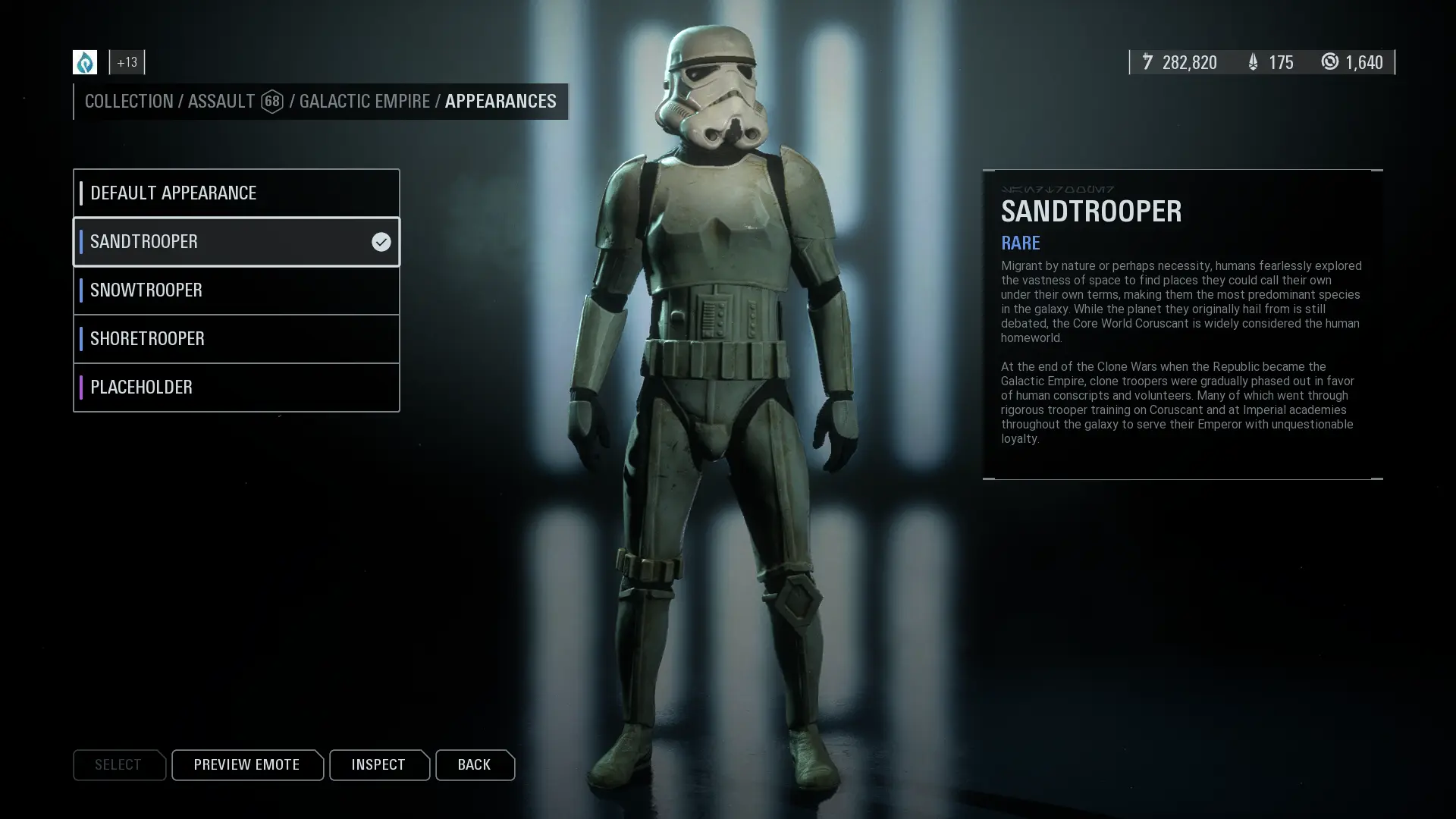
Task: Select the Shoretrooper appearance
Action: [x=236, y=339]
